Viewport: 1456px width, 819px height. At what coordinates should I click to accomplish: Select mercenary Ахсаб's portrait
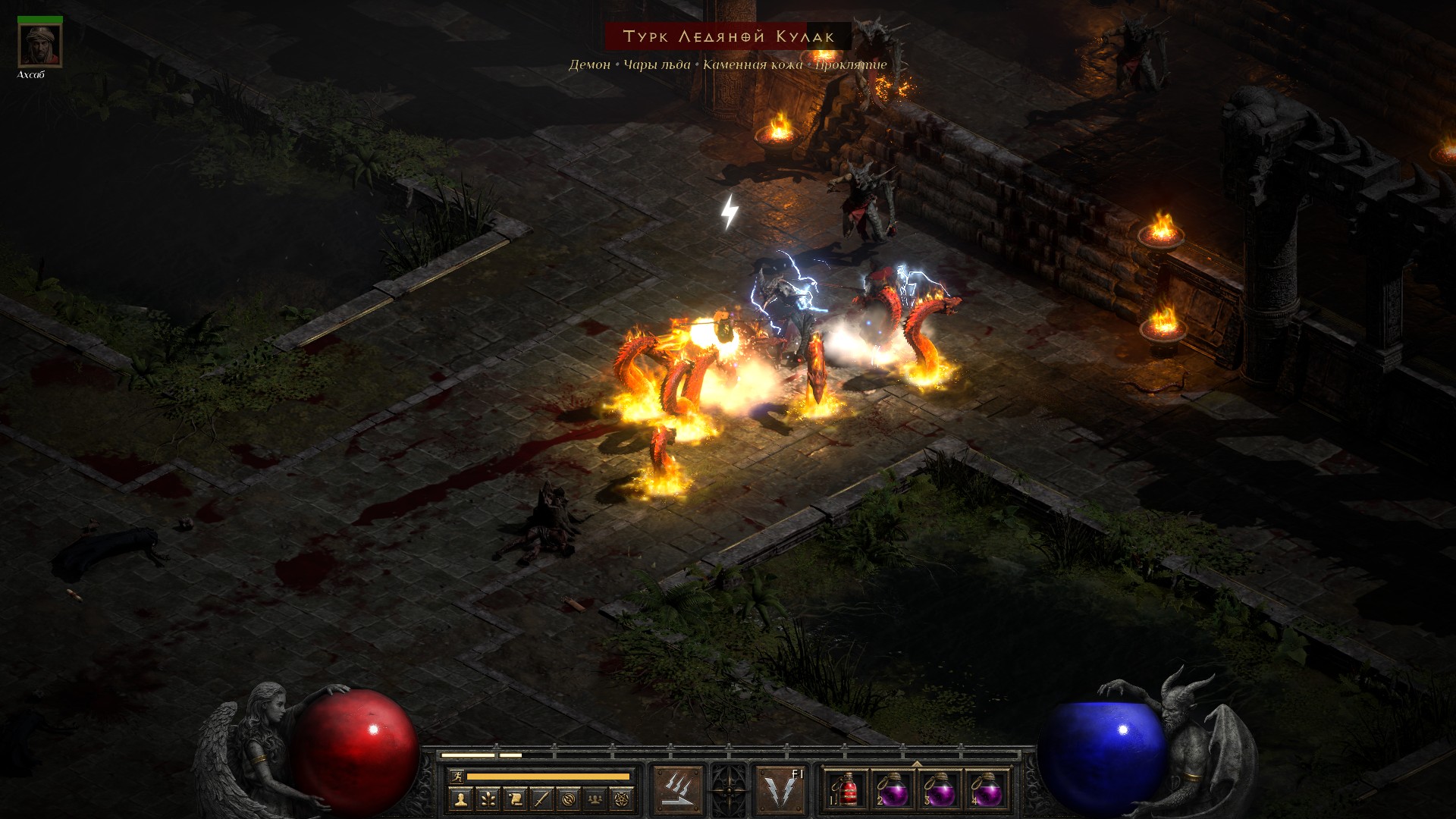(39, 45)
